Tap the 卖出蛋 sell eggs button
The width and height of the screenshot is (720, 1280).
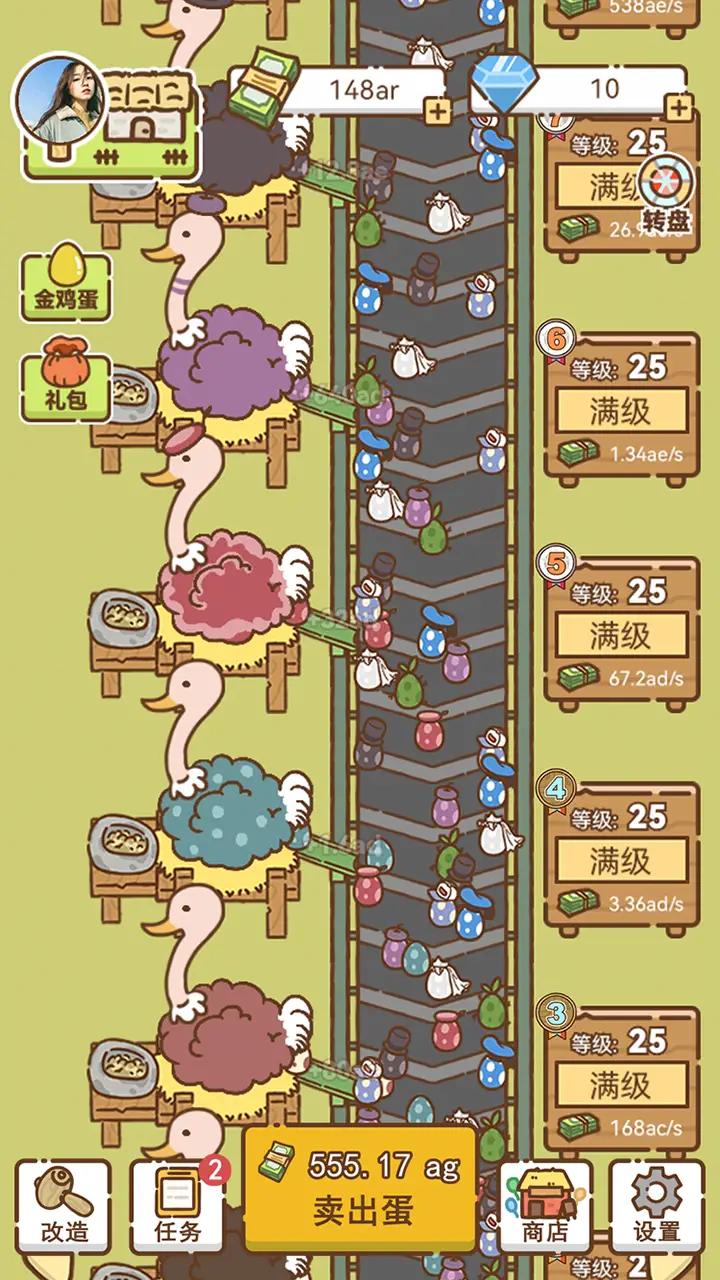pyautogui.click(x=360, y=1188)
